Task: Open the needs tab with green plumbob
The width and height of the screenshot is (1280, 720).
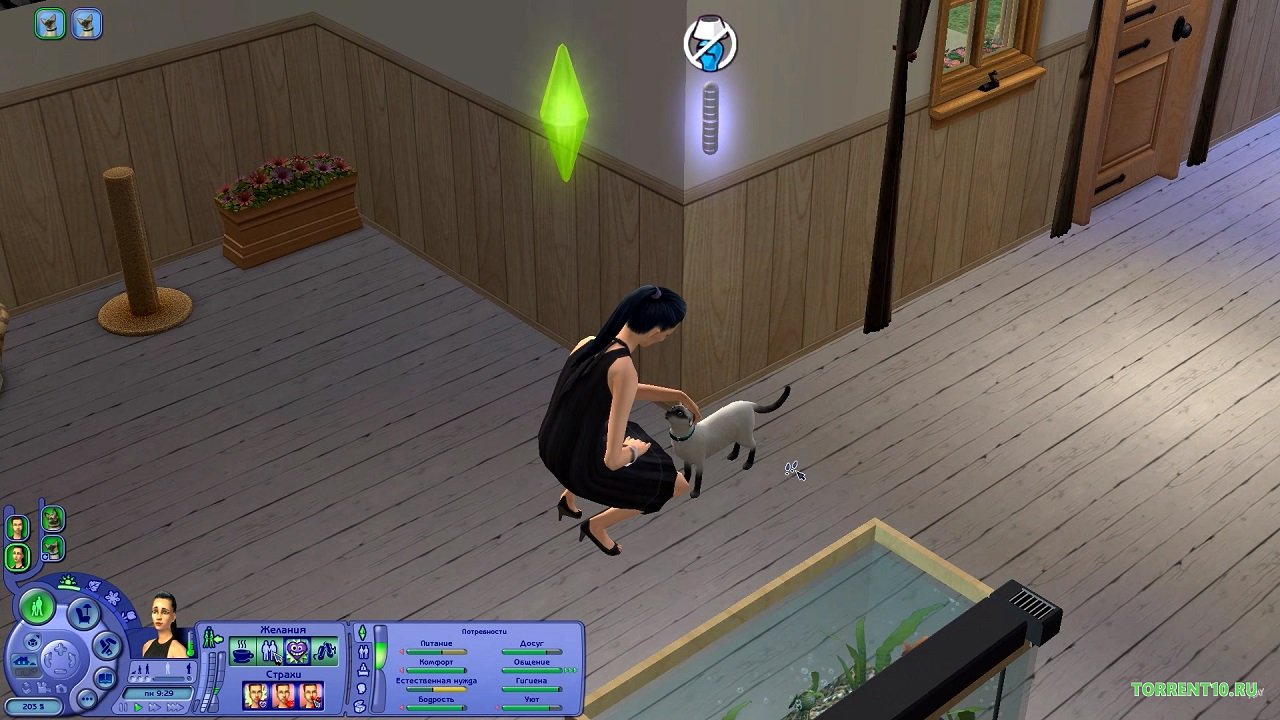Action: click(362, 634)
